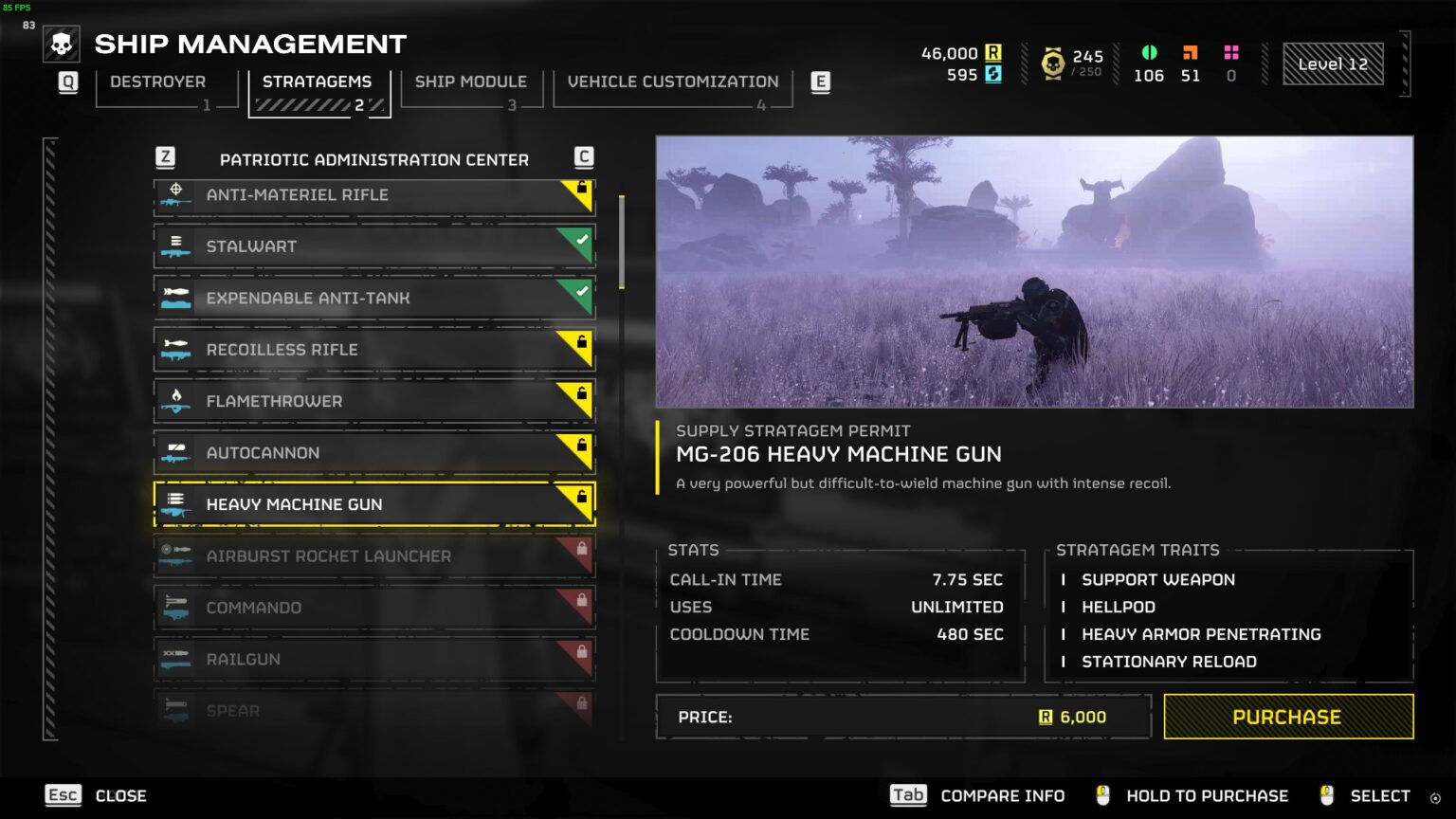This screenshot has height=819, width=1456.
Task: Choose the Stalwart stratagem row
Action: pos(373,246)
